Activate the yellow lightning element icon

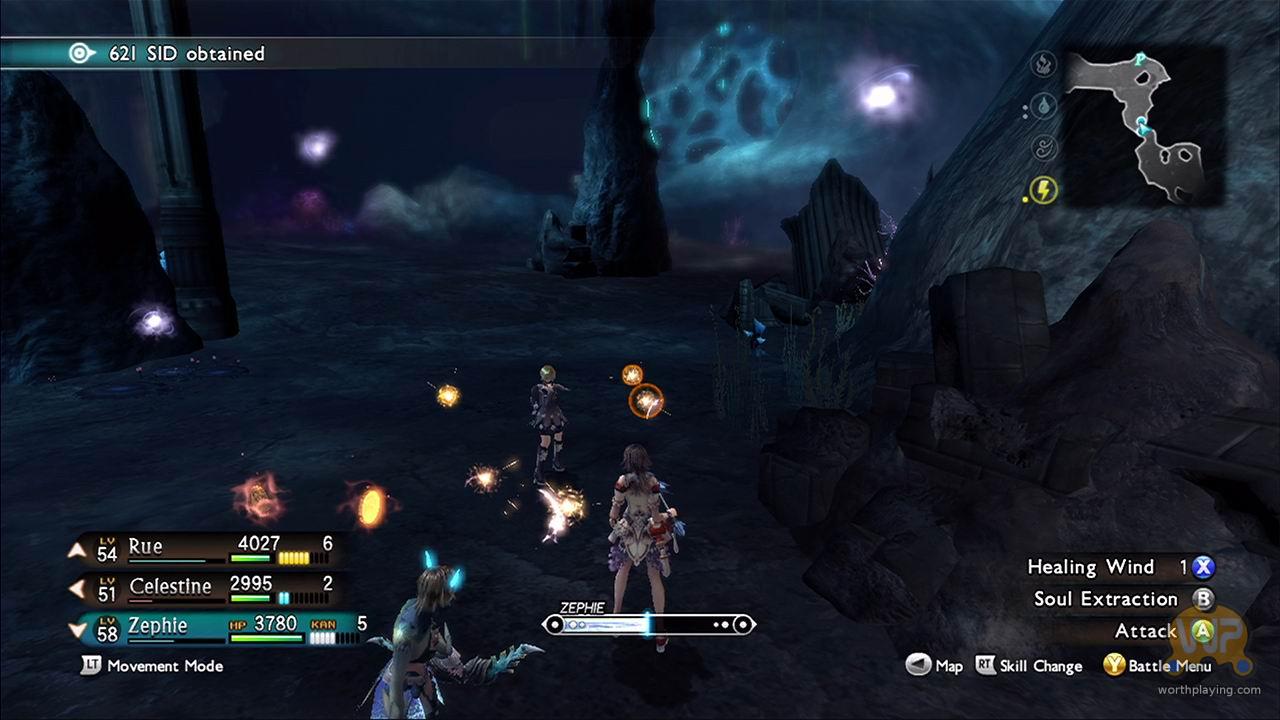(1043, 189)
